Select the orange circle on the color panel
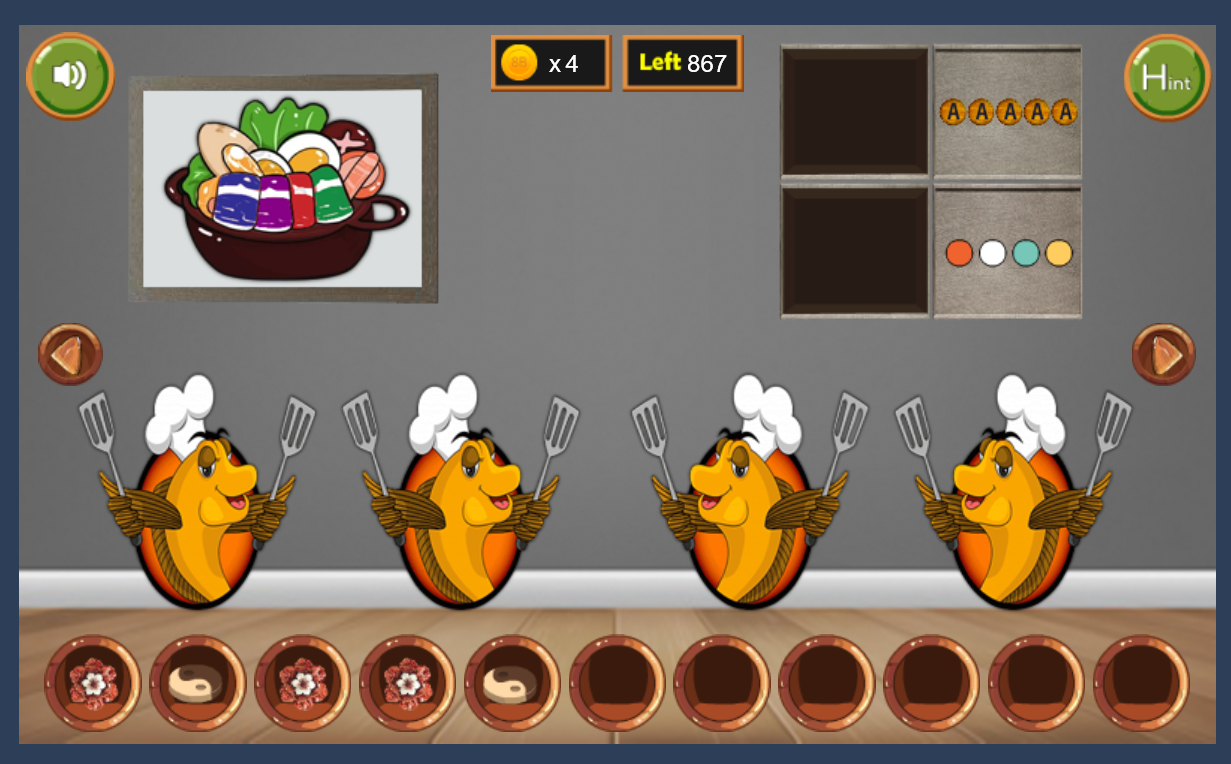 point(959,253)
